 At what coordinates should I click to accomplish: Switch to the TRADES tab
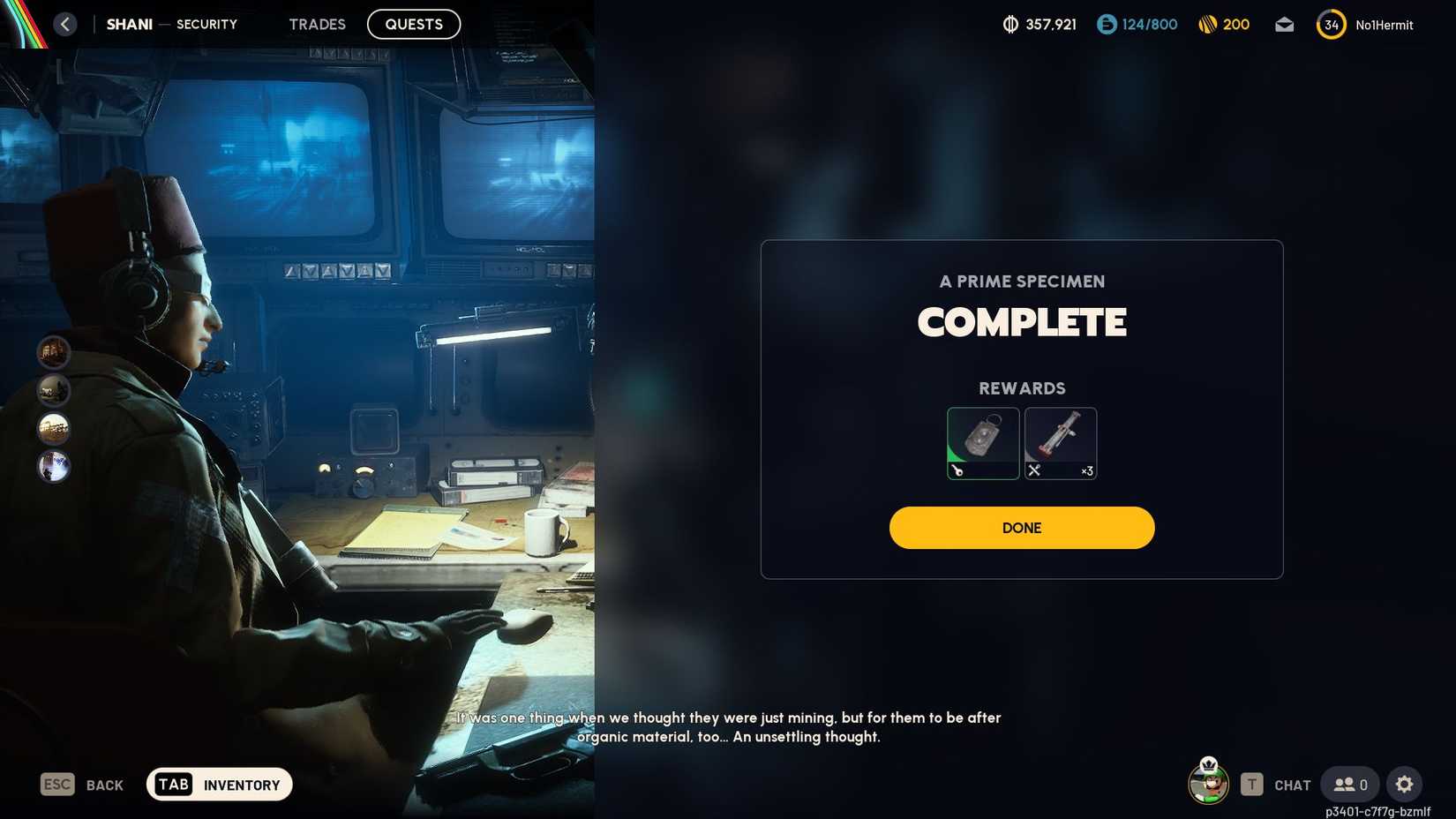(317, 24)
